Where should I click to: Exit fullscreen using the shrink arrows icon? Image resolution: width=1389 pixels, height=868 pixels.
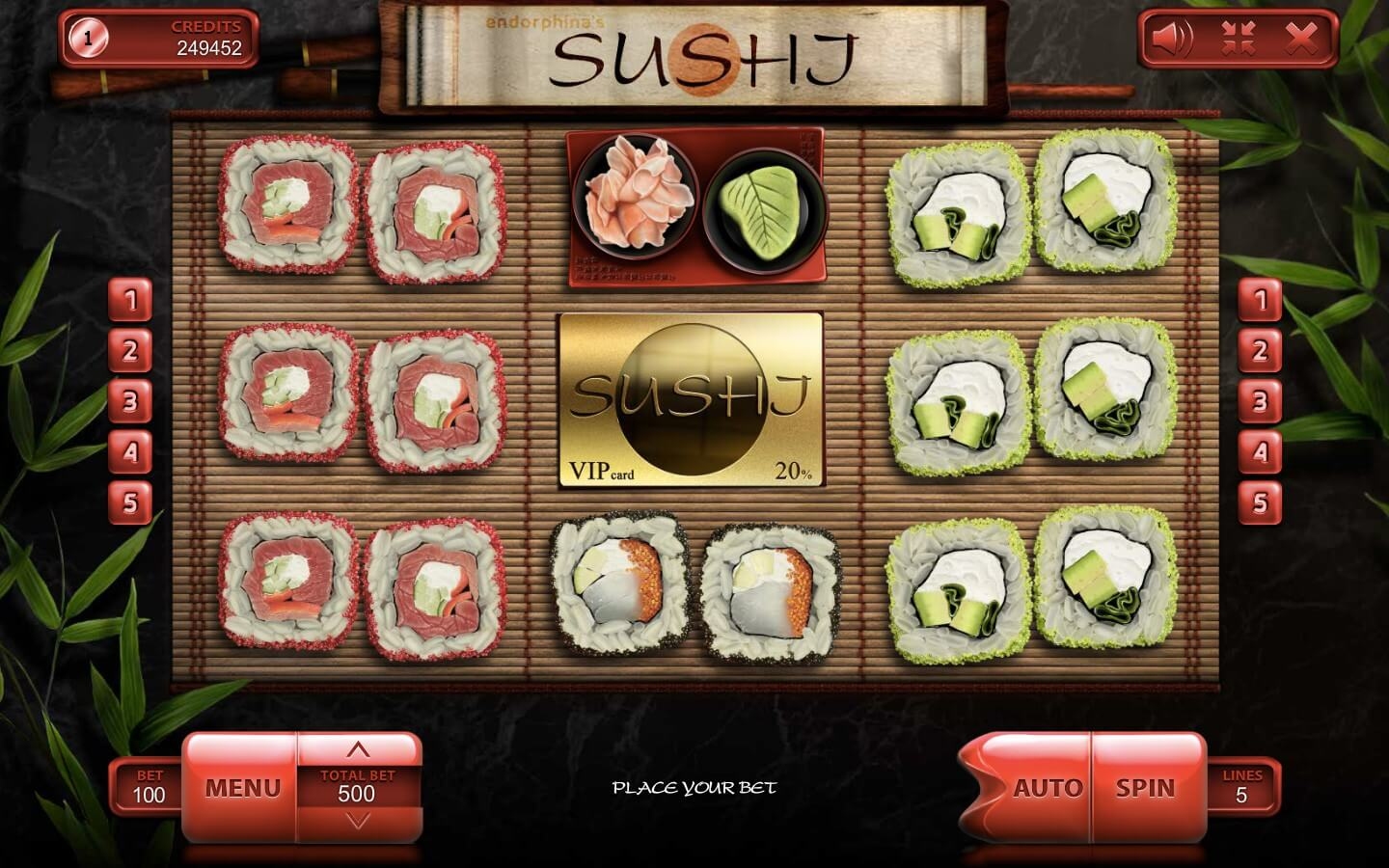point(1237,39)
